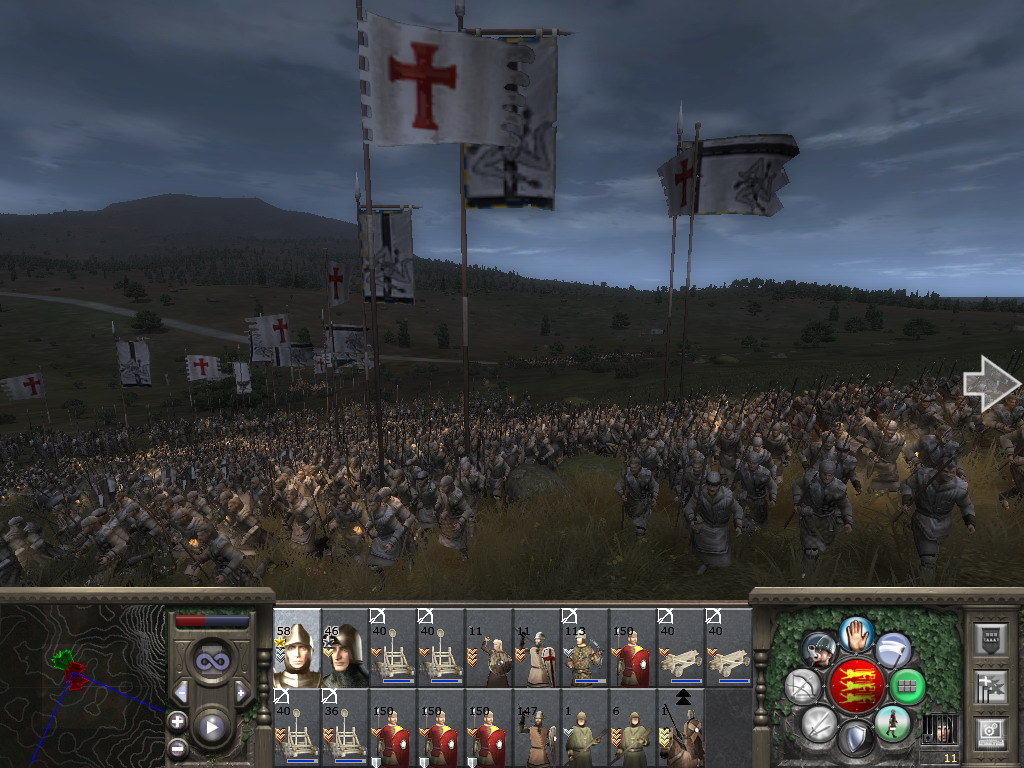Select the crossbowman unit card with 113 men
The image size is (1024, 768).
tap(585, 648)
